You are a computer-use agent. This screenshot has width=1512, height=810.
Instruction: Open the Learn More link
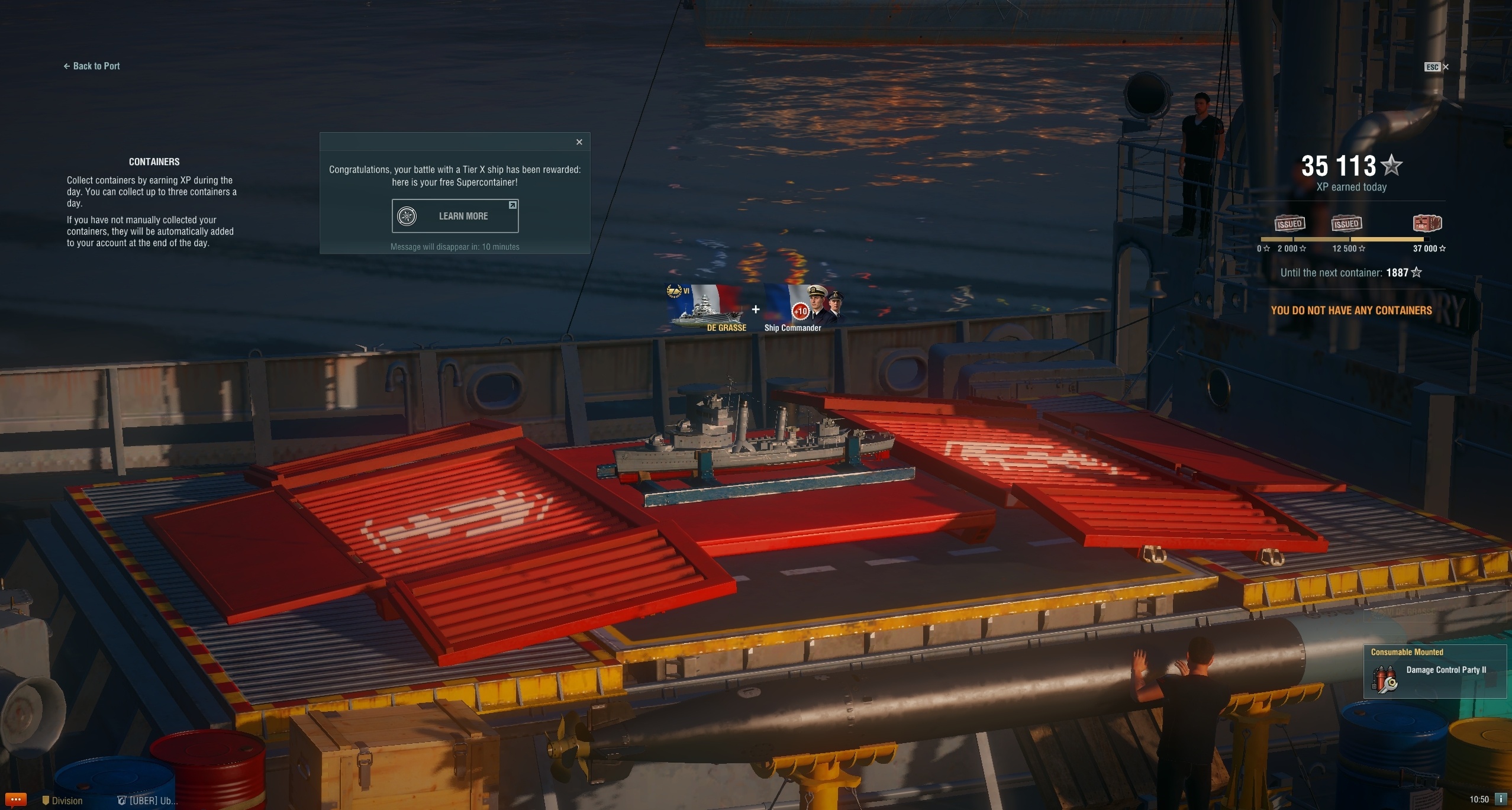coord(454,216)
